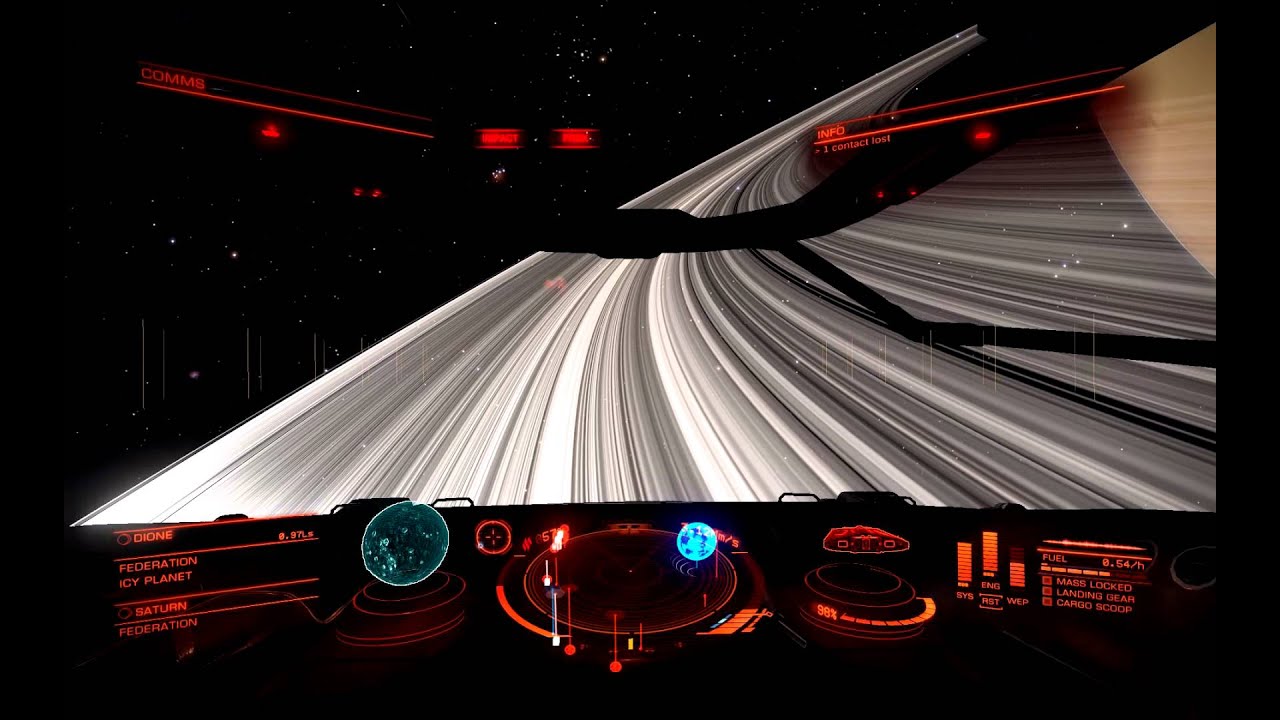Open the INFO panel
The height and width of the screenshot is (720, 1280).
coord(831,132)
